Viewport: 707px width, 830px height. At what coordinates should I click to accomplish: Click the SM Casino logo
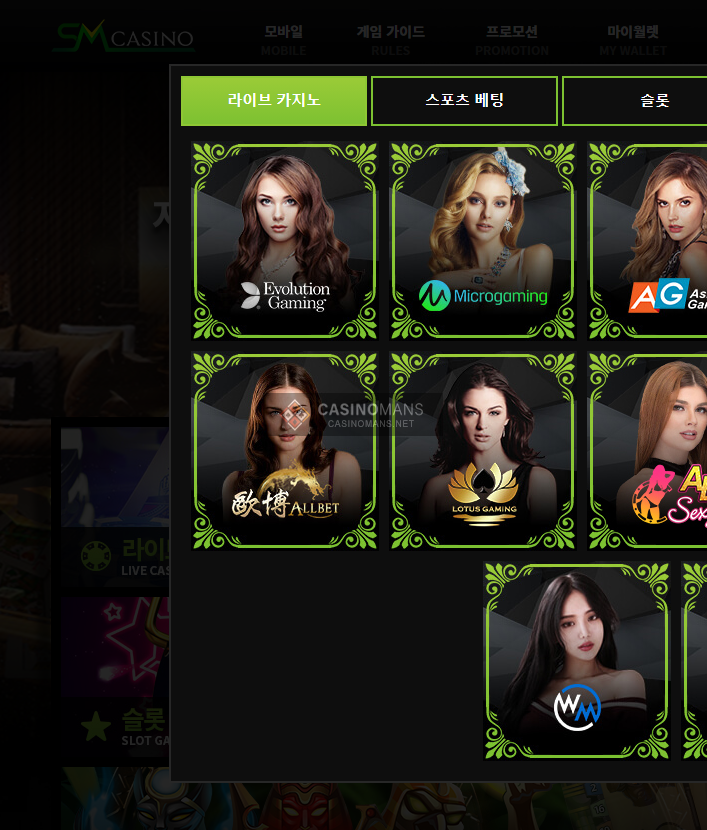click(x=123, y=38)
